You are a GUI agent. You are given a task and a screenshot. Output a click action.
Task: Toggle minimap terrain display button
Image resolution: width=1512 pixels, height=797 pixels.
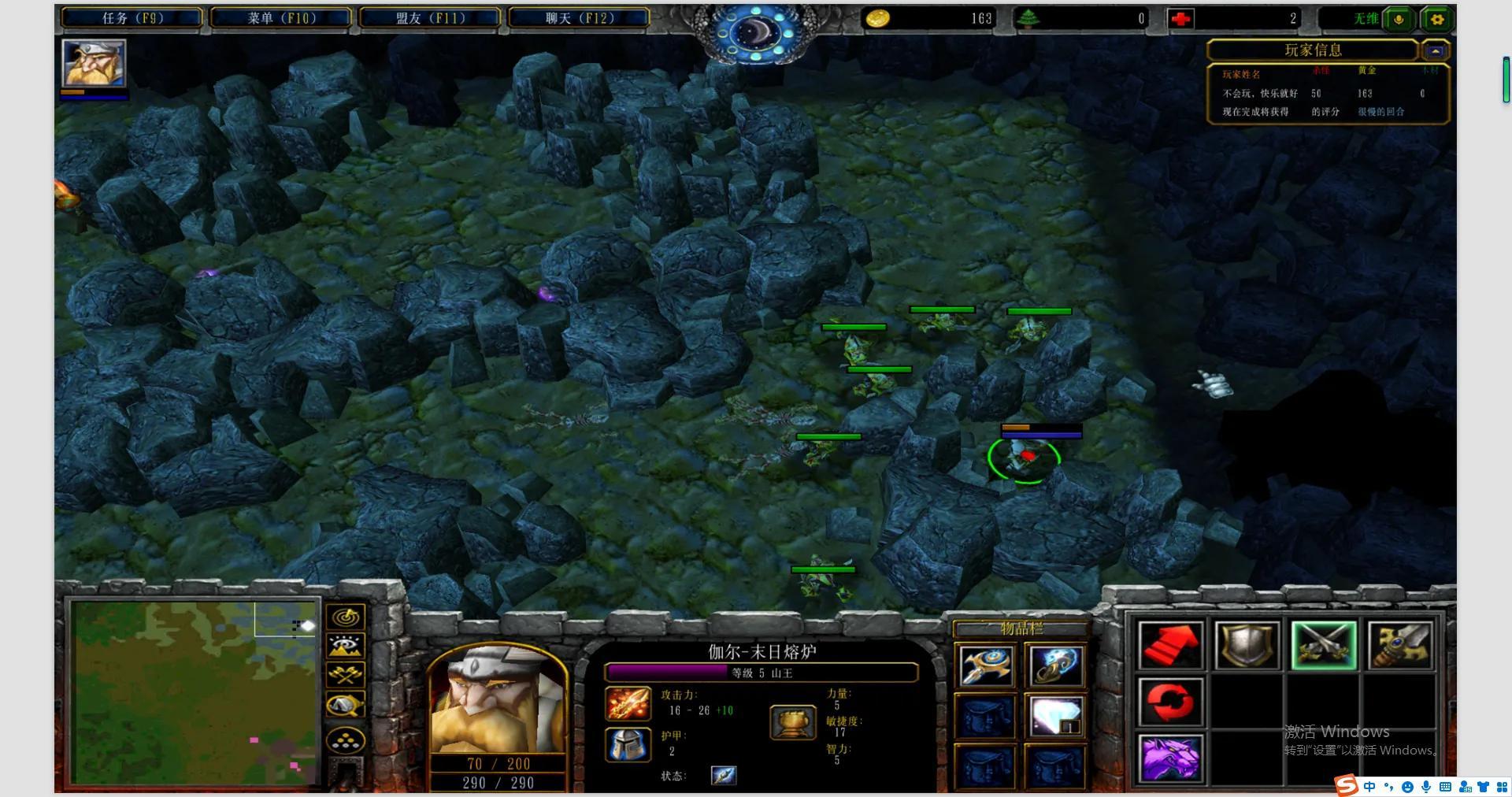click(x=345, y=647)
